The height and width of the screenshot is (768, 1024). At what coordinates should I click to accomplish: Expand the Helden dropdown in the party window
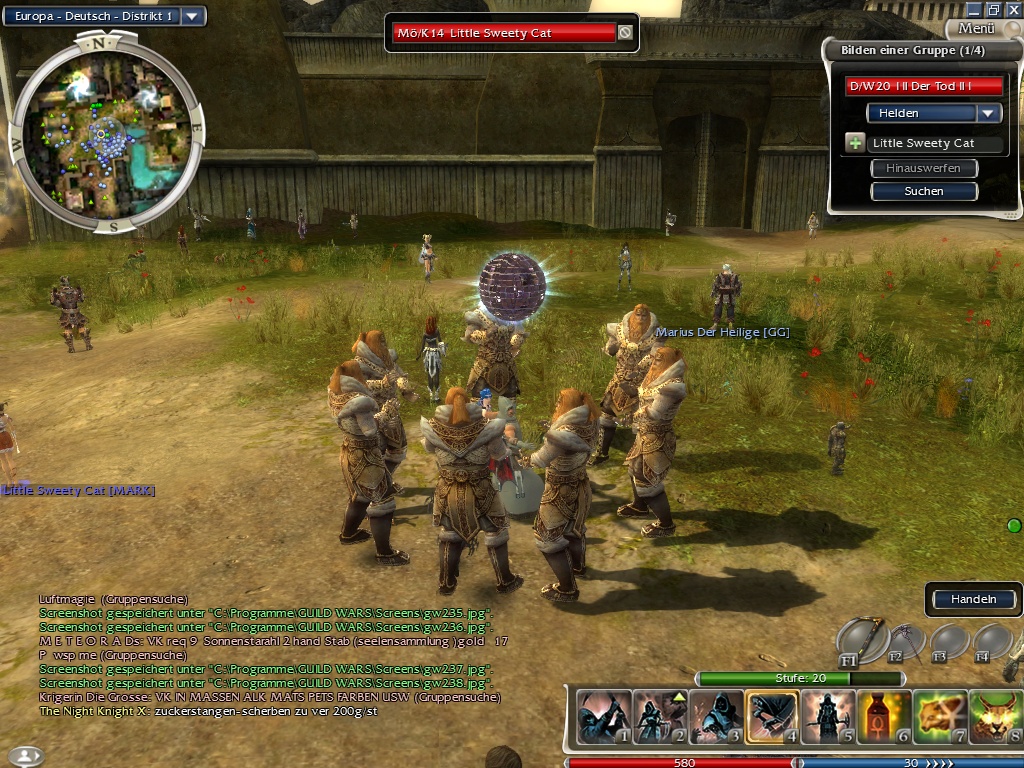point(989,113)
